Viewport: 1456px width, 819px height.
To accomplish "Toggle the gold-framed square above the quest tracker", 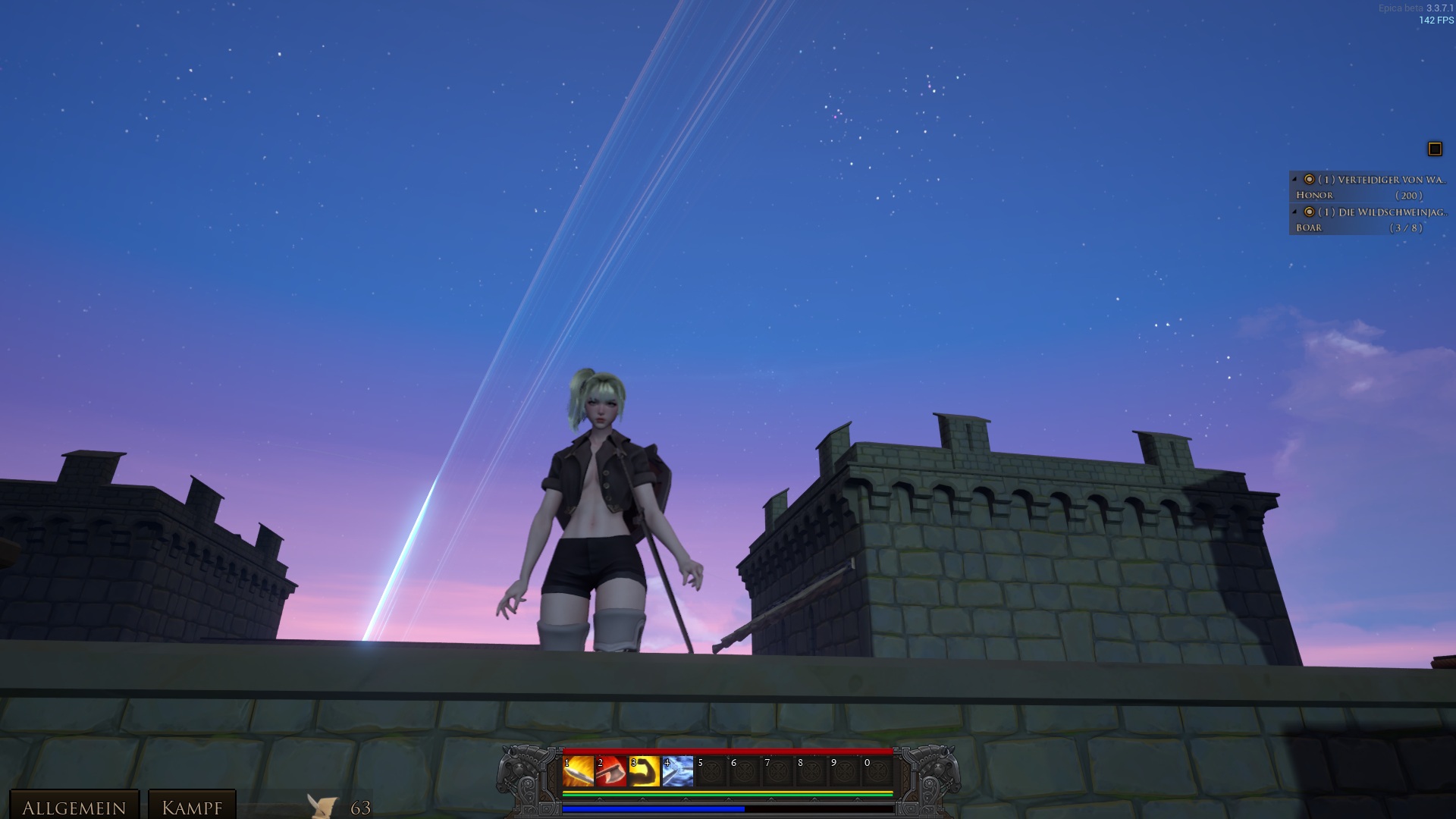I will tap(1435, 149).
